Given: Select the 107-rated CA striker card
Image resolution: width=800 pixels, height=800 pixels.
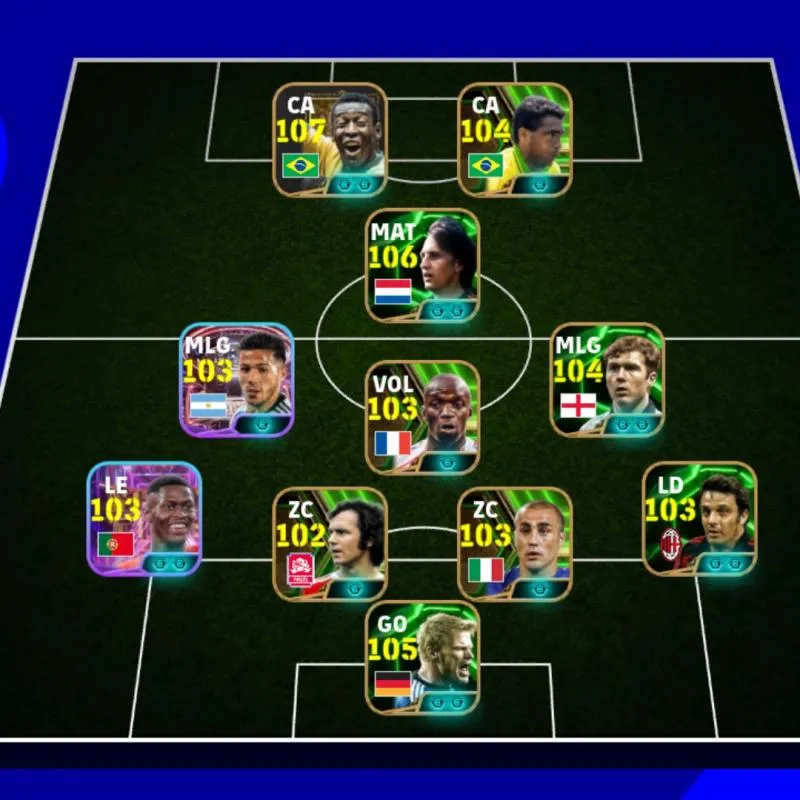Looking at the screenshot, I should pos(330,140).
